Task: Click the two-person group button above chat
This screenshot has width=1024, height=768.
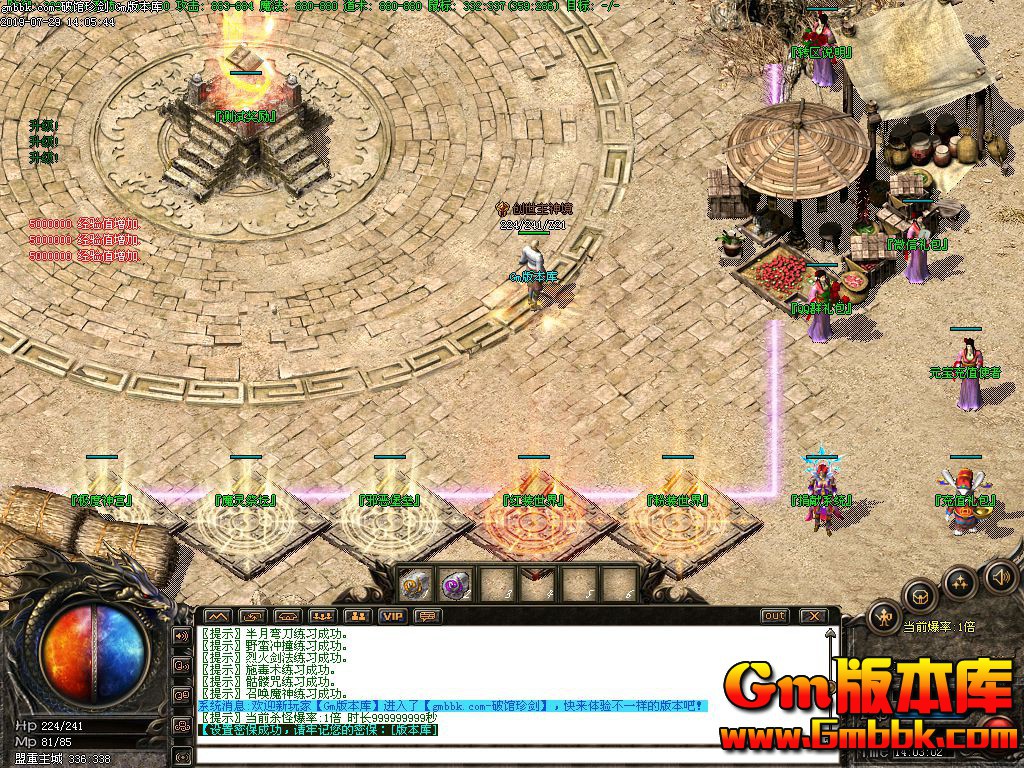Action: coord(360,616)
